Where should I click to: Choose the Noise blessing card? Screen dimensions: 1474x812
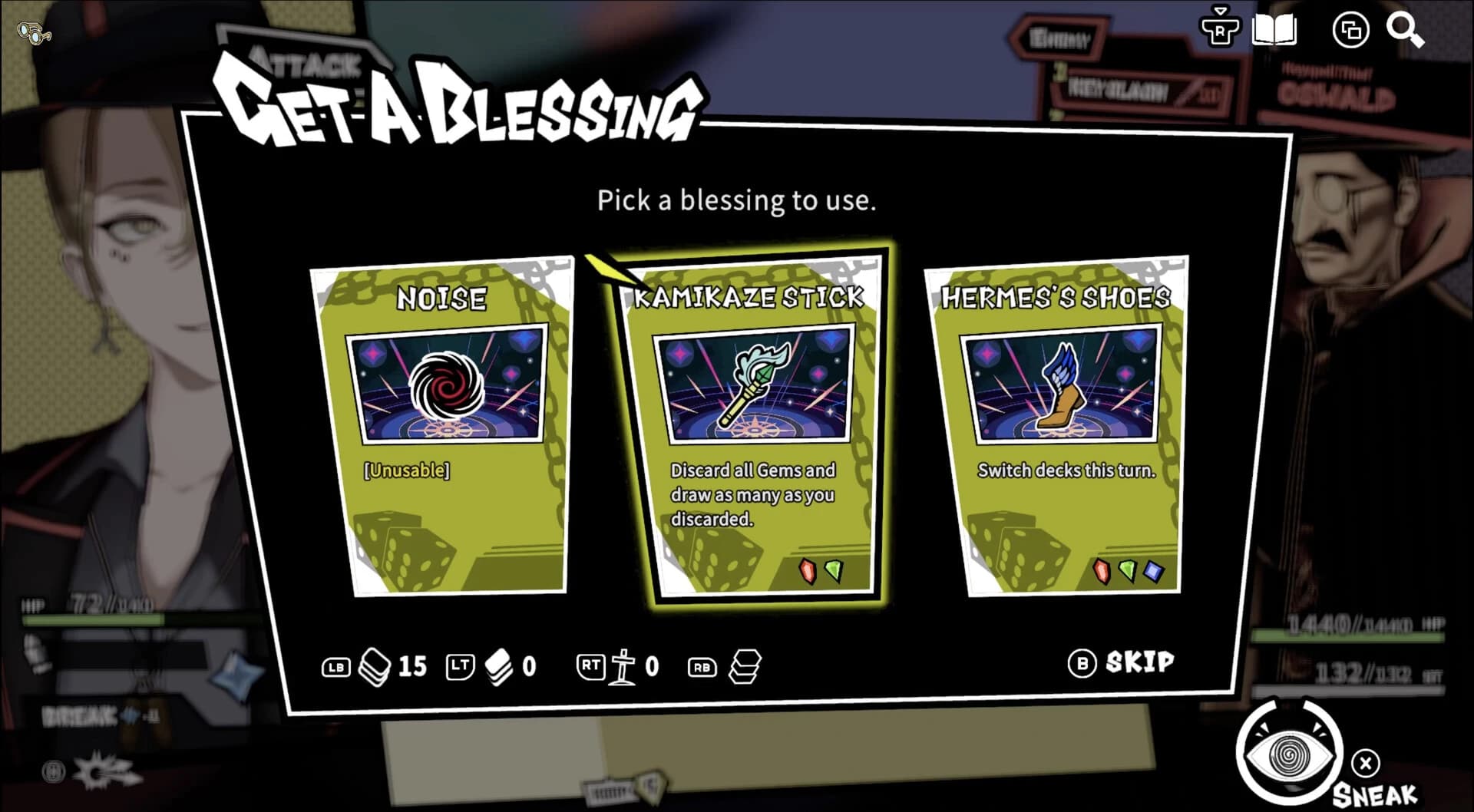tap(443, 427)
